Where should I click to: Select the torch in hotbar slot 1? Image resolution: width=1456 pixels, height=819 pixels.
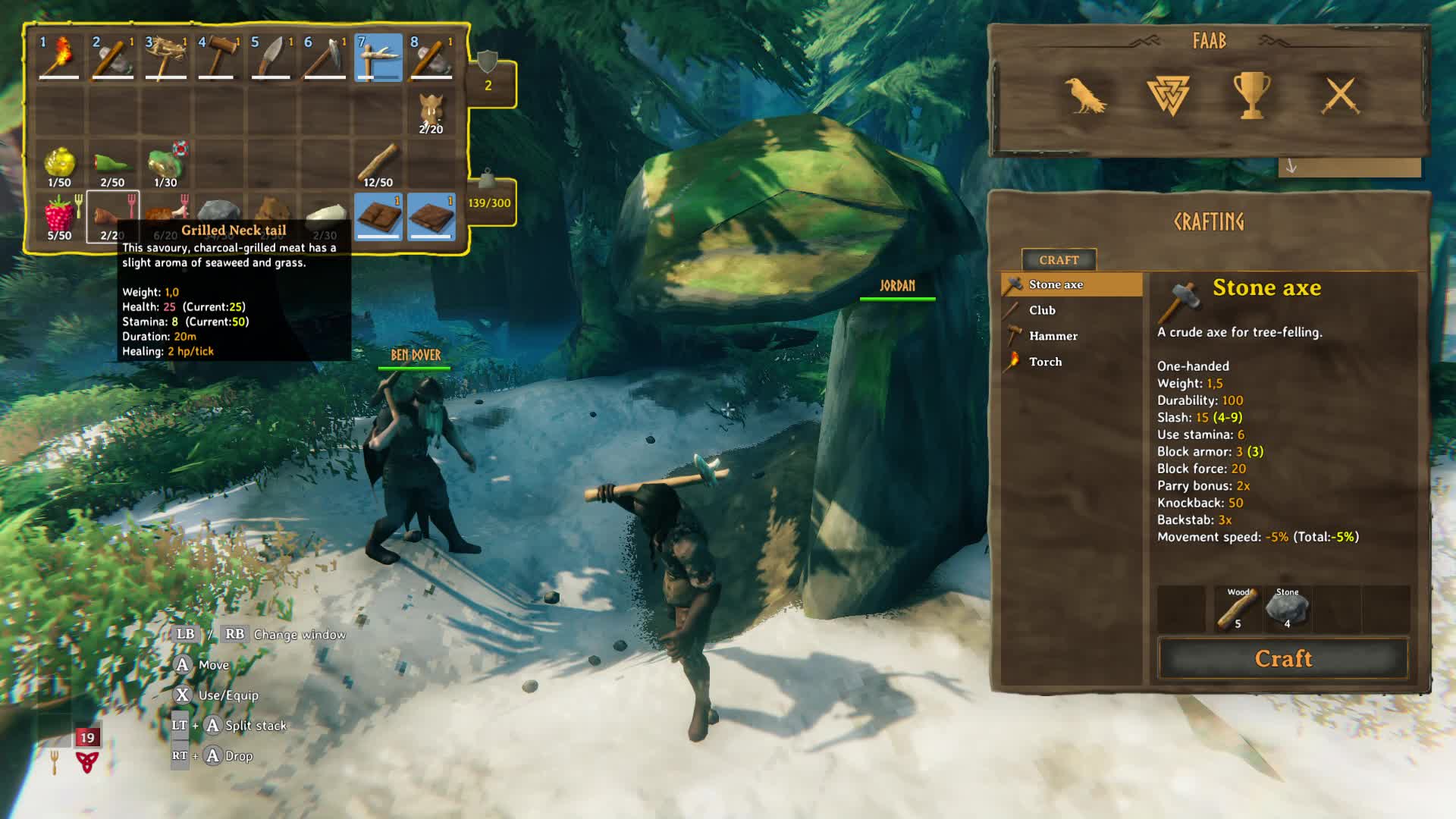tap(59, 58)
